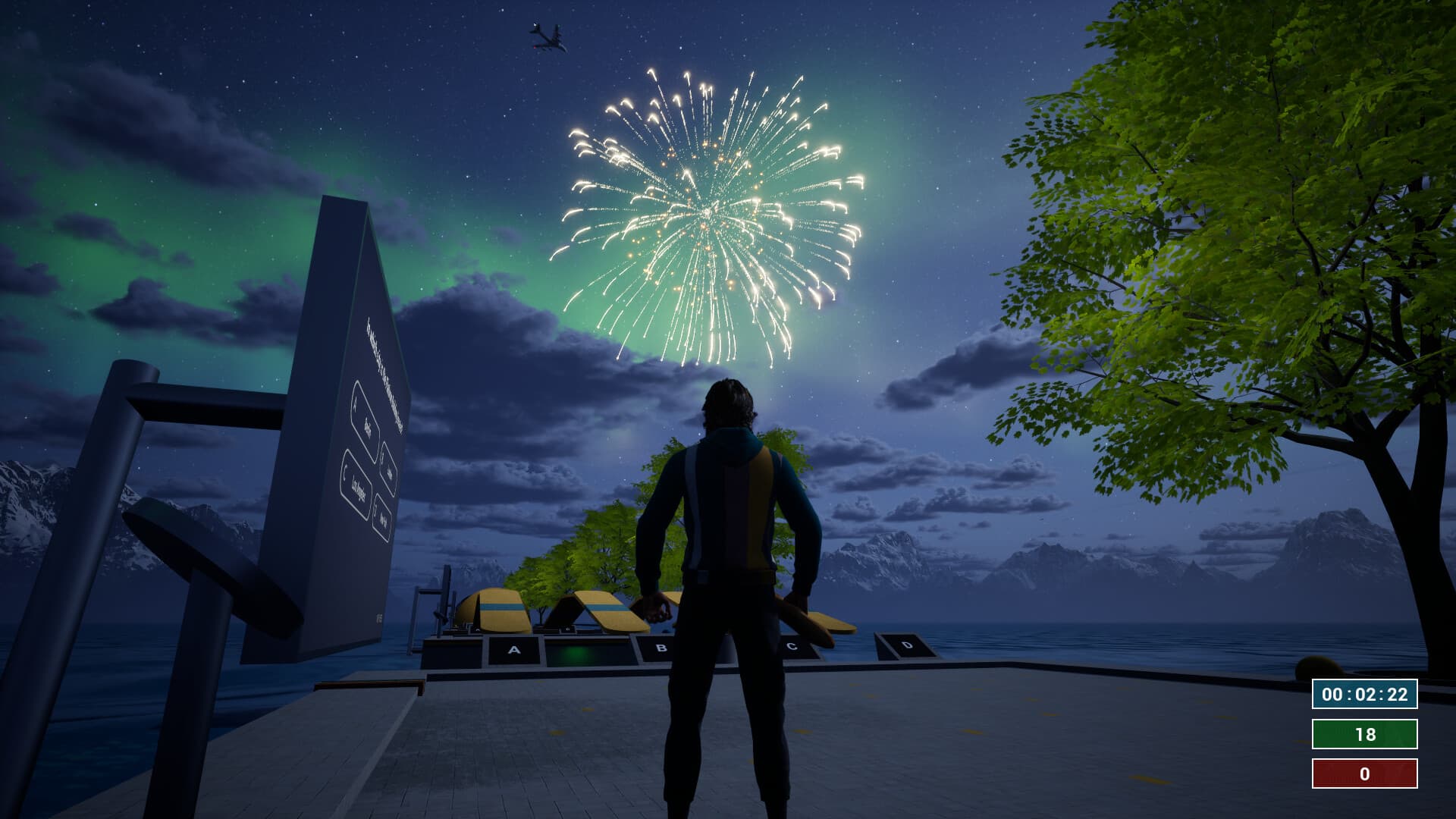Click the airplane flying overhead

click(x=548, y=34)
